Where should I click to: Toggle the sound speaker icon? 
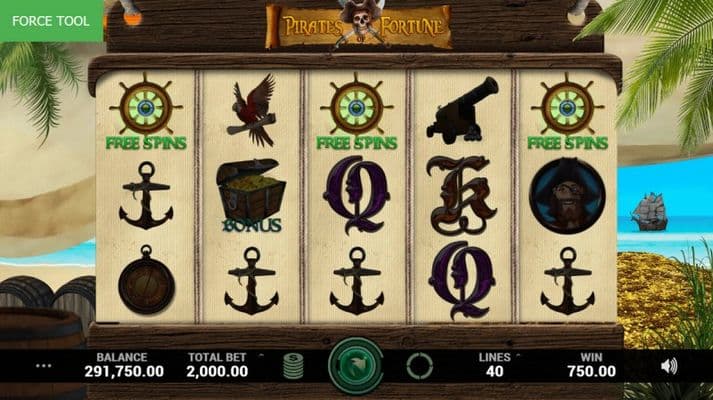[669, 366]
